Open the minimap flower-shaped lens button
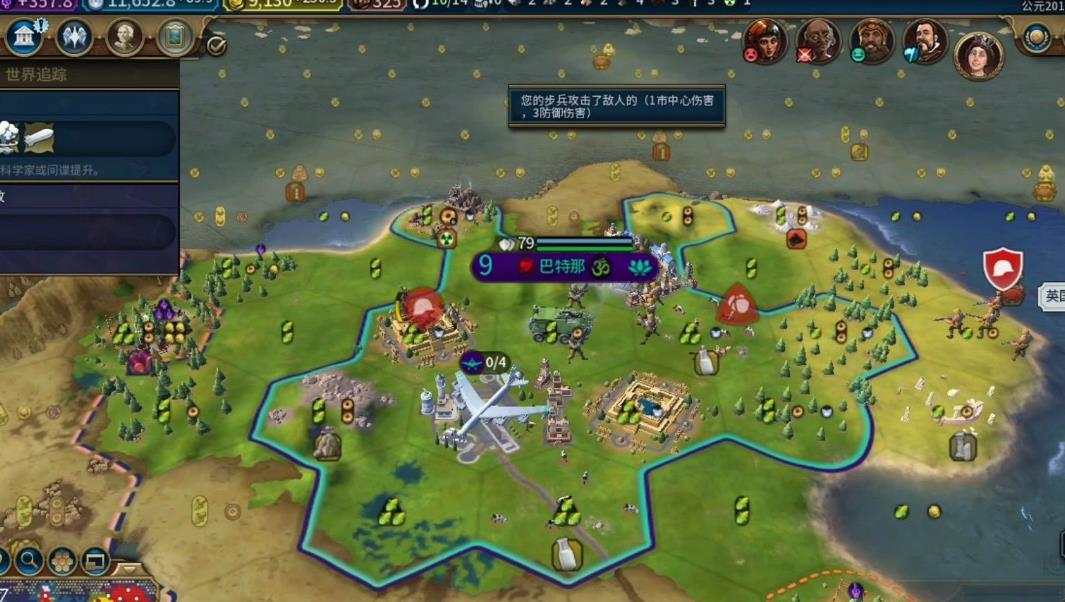The image size is (1065, 602). pos(62,560)
